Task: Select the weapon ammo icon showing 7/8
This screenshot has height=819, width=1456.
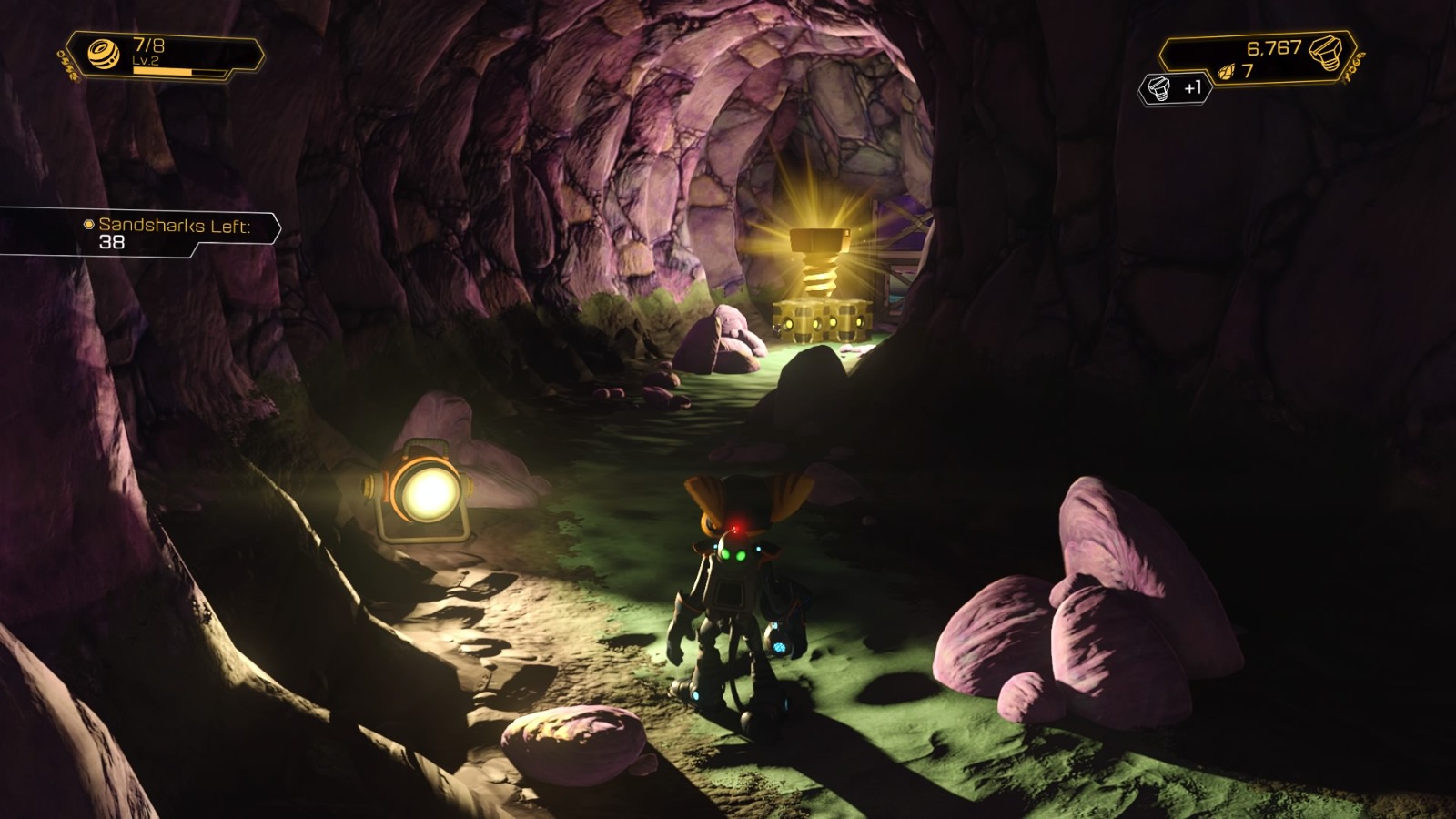Action: click(103, 53)
